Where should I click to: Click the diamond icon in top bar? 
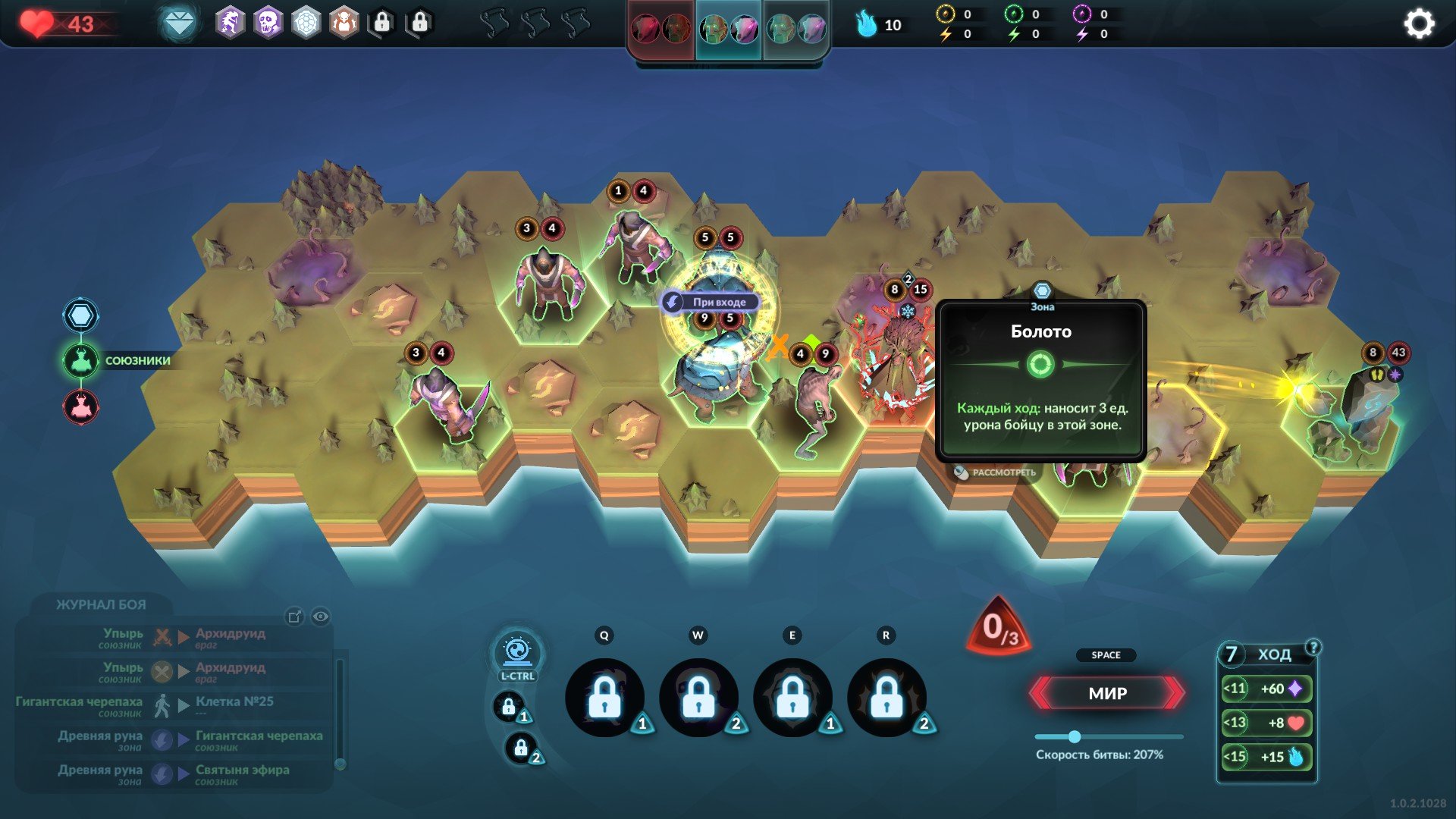180,24
